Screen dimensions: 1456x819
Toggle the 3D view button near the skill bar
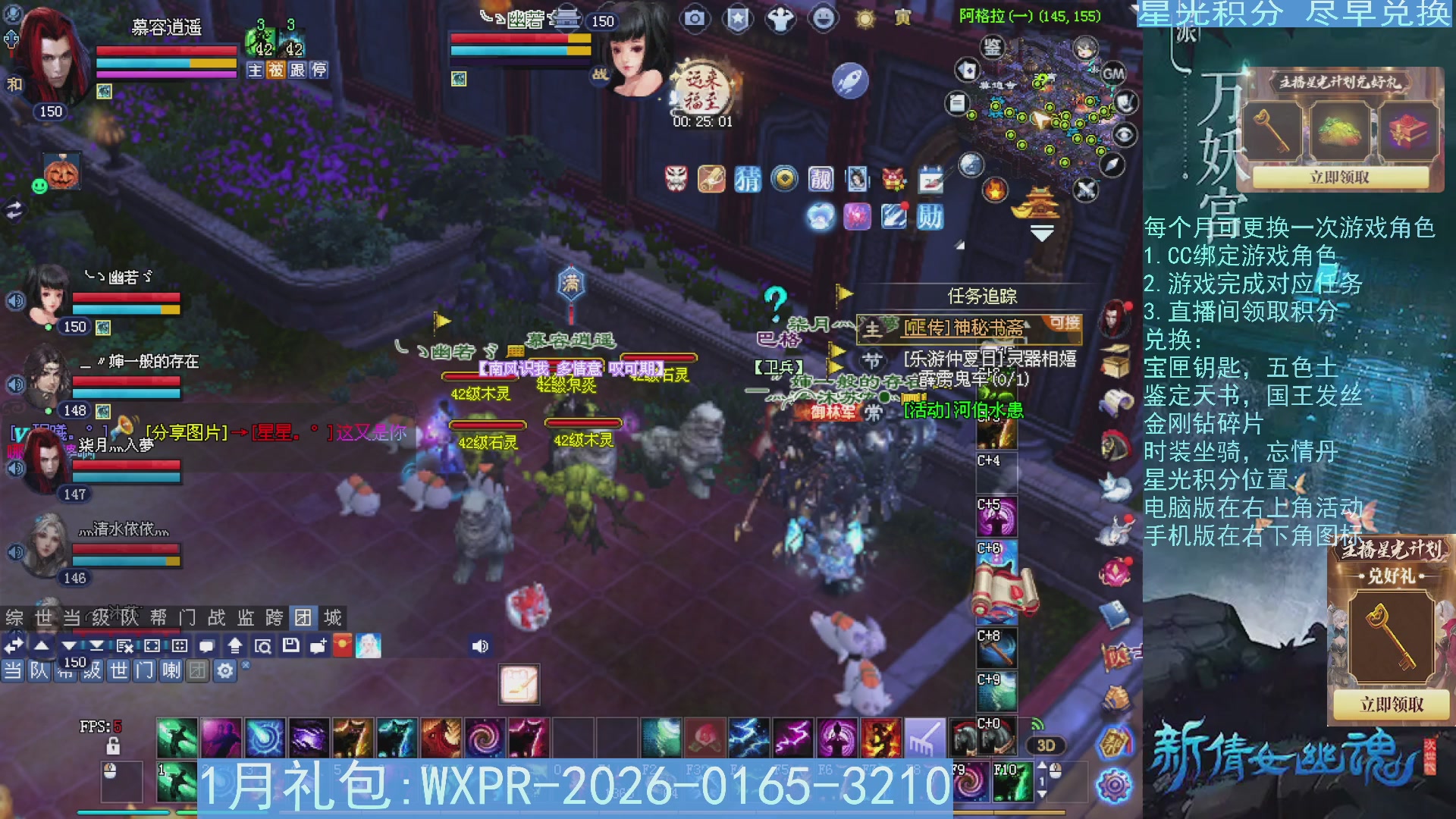coord(1045,745)
